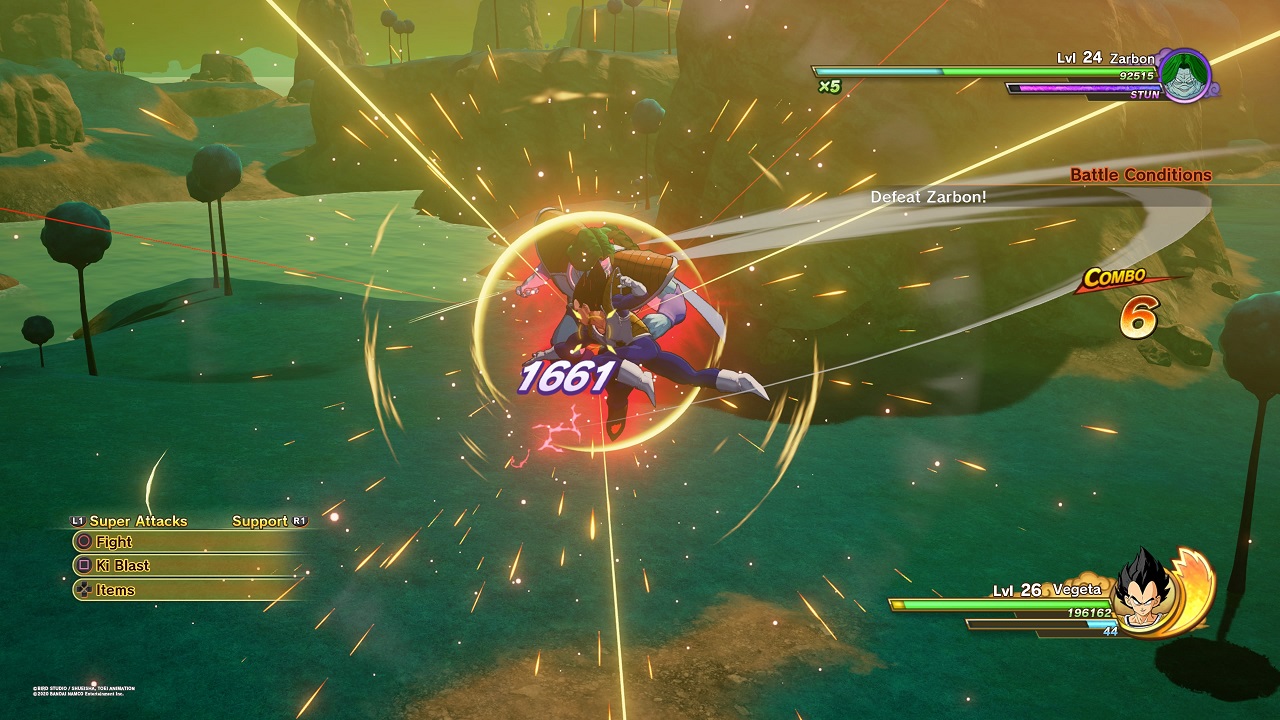Click Vegeta's character portrait
This screenshot has height=720, width=1280.
tap(1144, 589)
